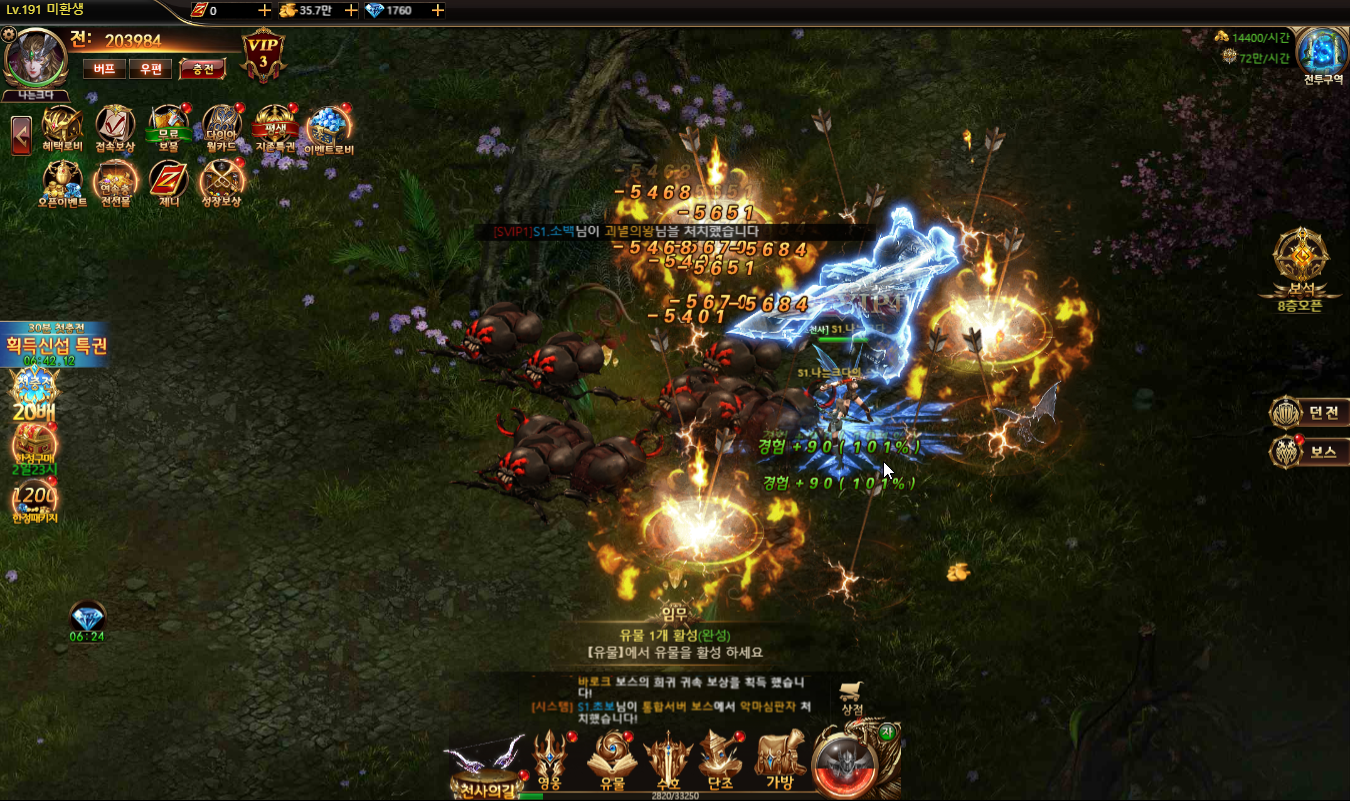The width and height of the screenshot is (1350, 803).
Task: Open the 무료보물 free treasure icon
Action: tap(168, 129)
